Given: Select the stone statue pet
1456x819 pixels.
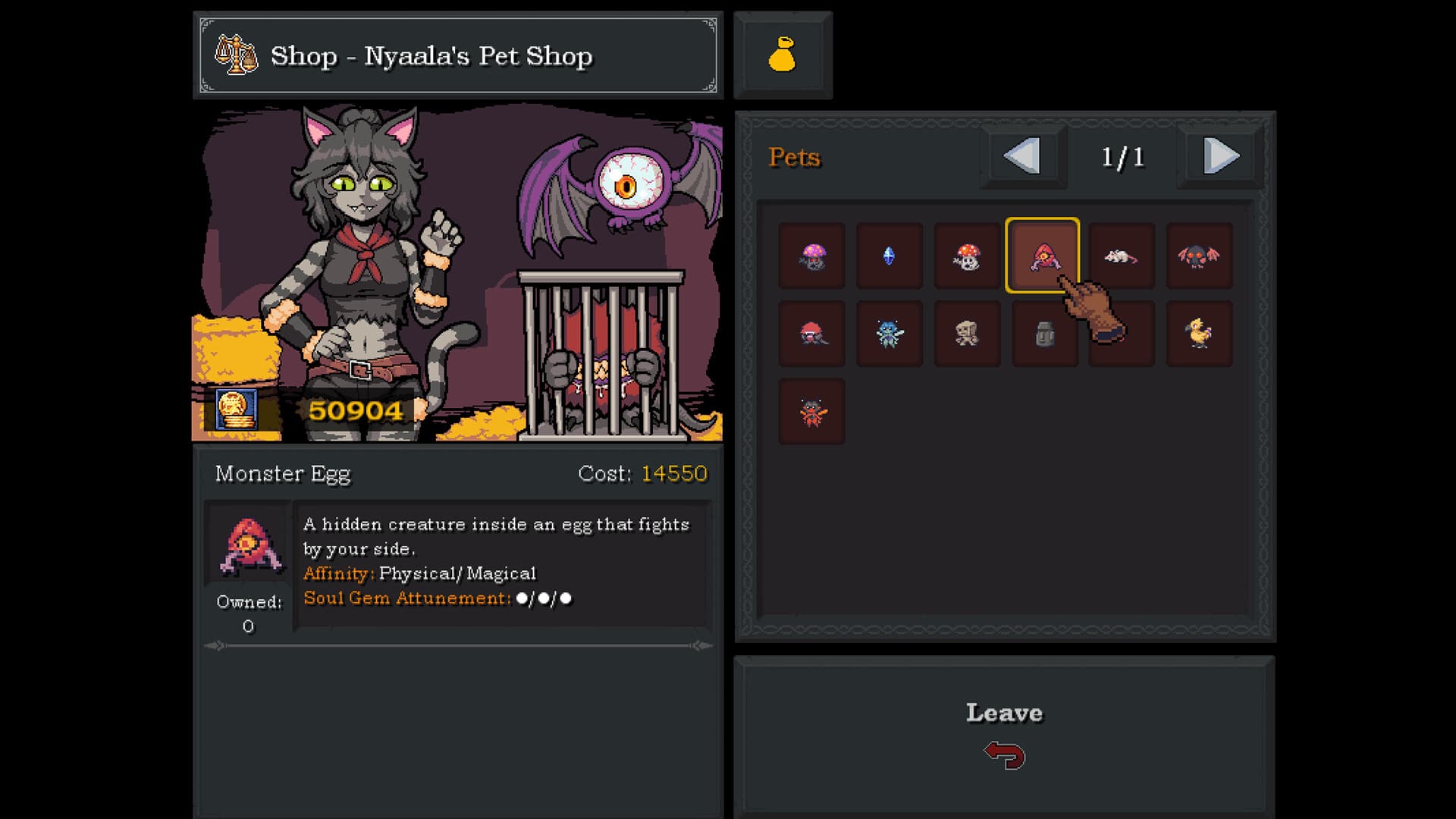Looking at the screenshot, I should point(1045,334).
